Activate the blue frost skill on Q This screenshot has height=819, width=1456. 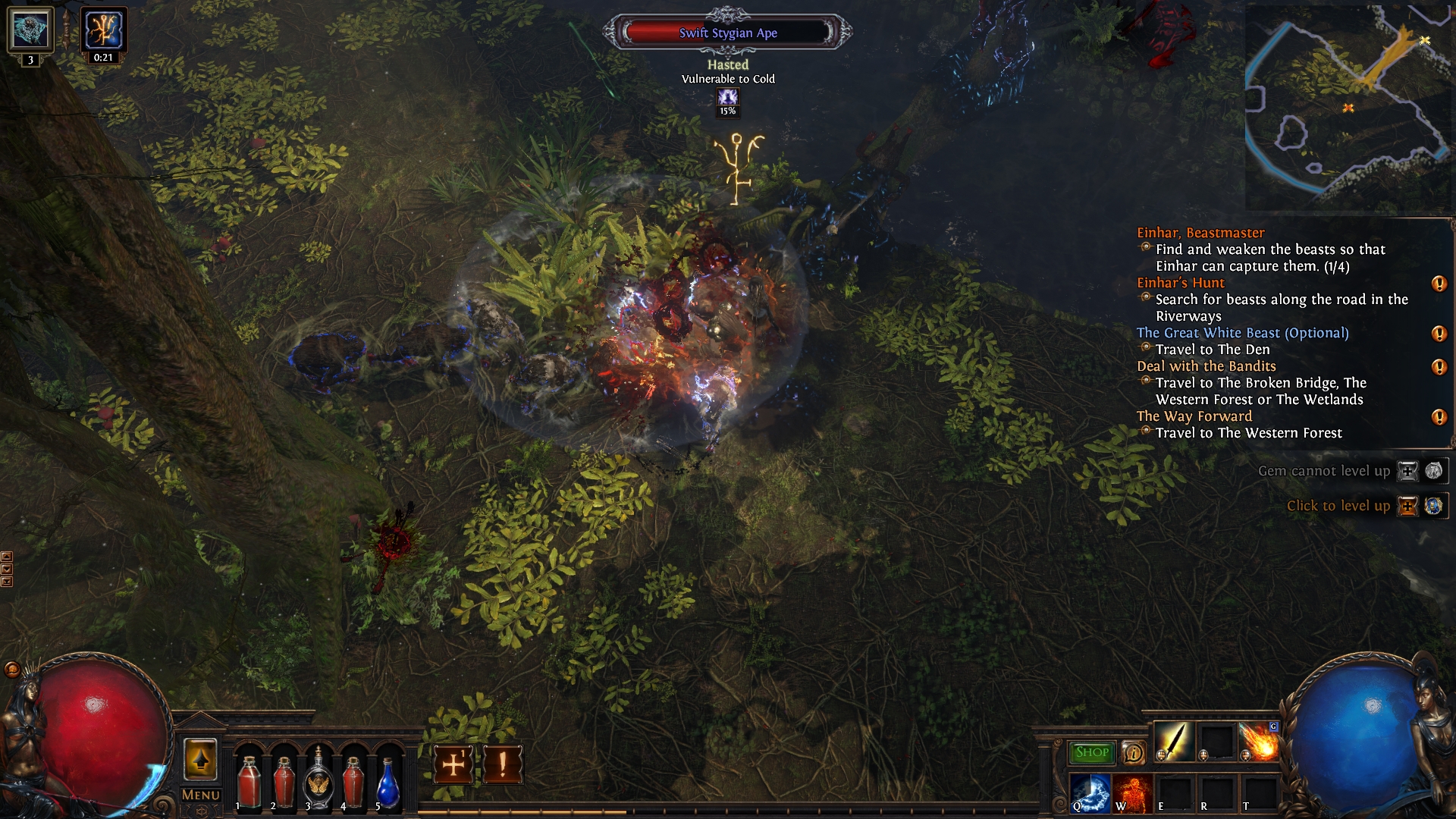click(1090, 792)
